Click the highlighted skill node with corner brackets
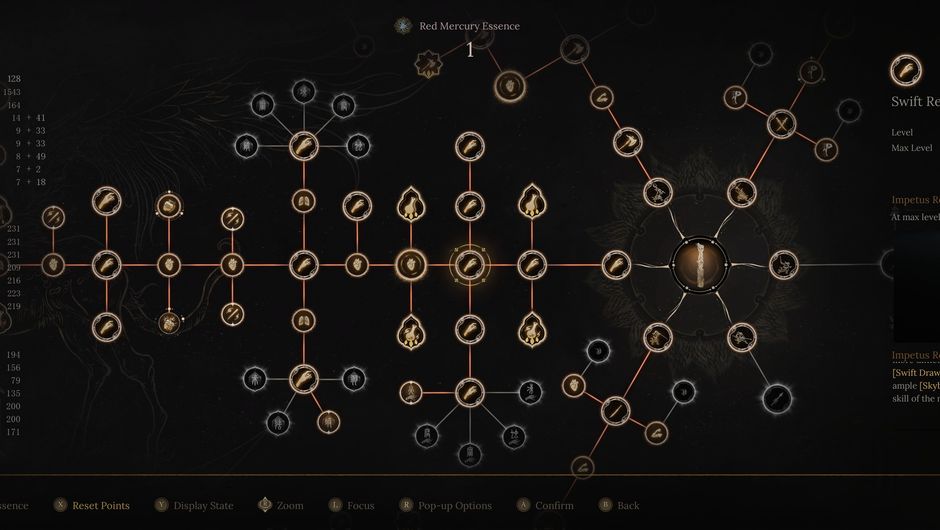Screen dimensions: 940x530 pos(469,265)
